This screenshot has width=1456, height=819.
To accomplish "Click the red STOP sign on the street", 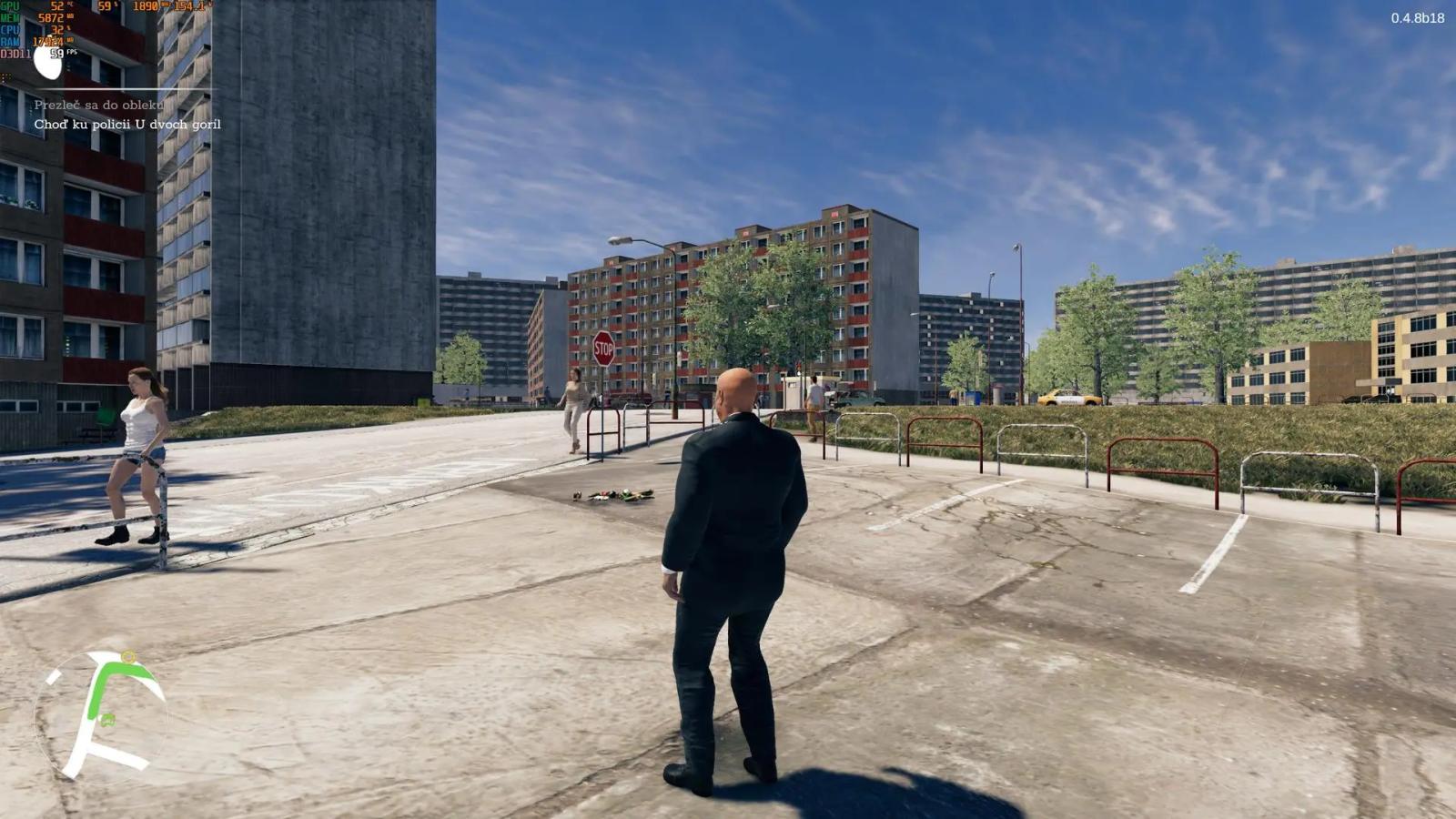I will 603,347.
